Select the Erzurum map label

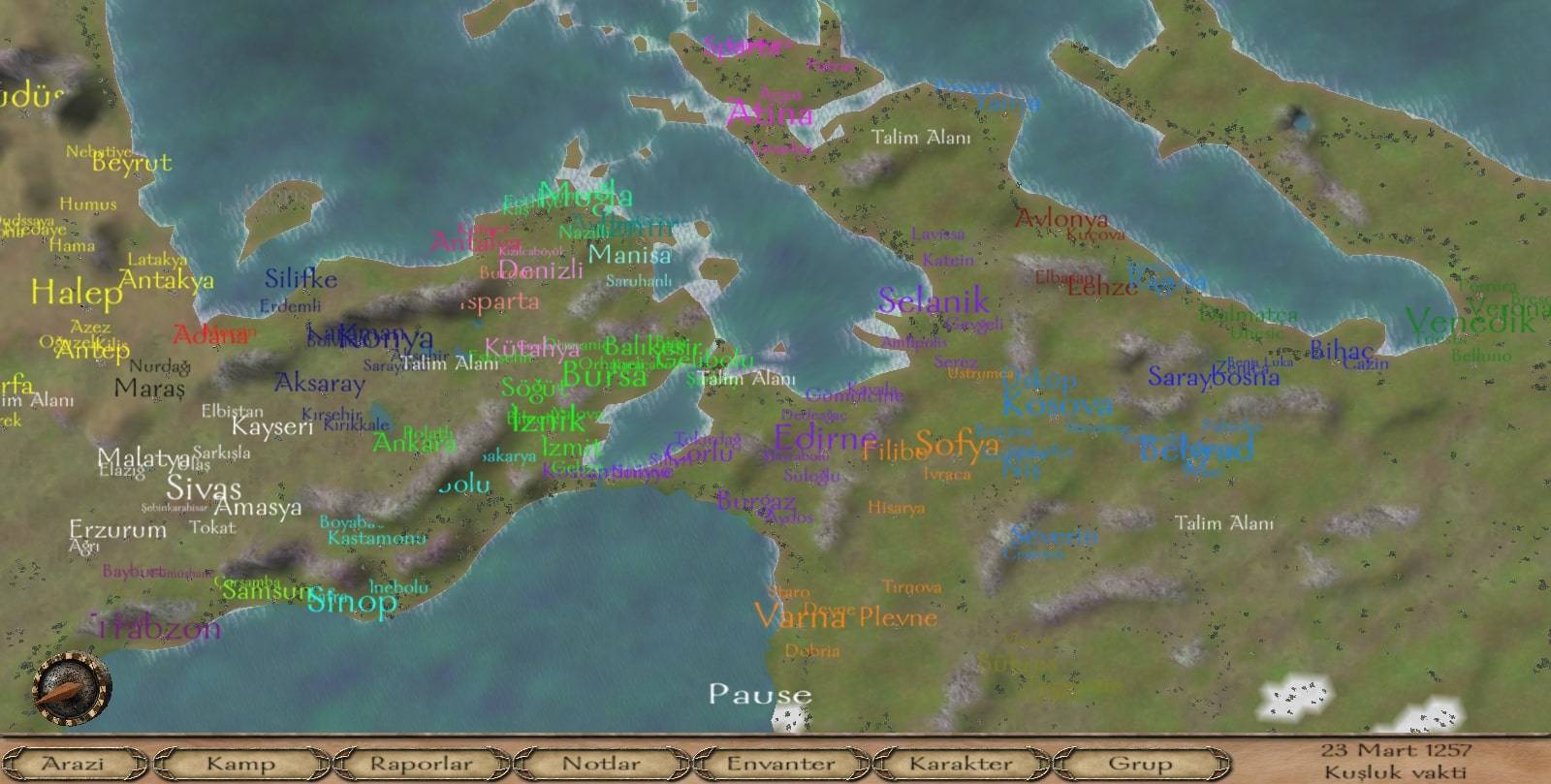click(x=118, y=530)
